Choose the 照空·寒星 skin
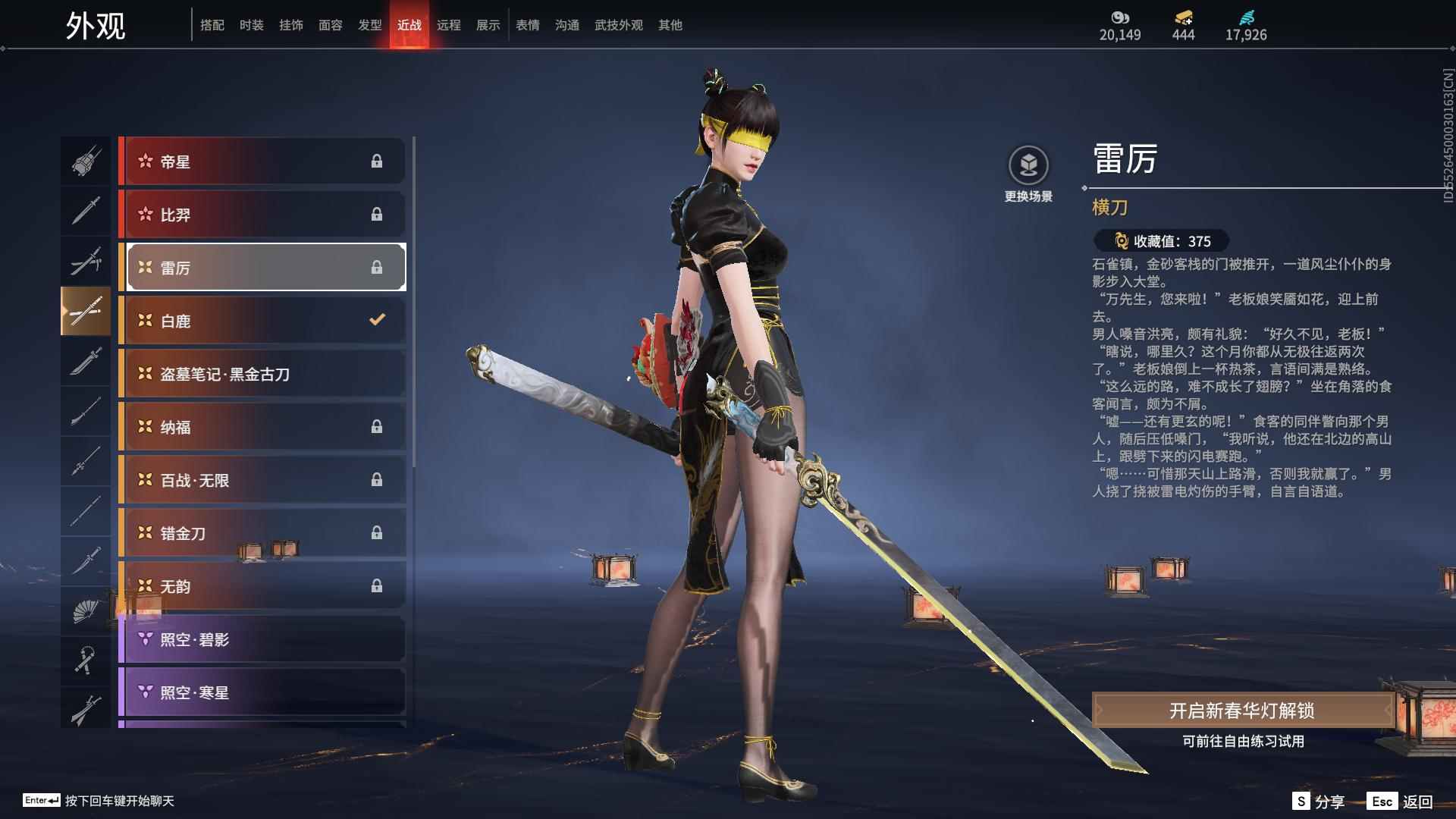Image resolution: width=1456 pixels, height=819 pixels. (x=262, y=692)
